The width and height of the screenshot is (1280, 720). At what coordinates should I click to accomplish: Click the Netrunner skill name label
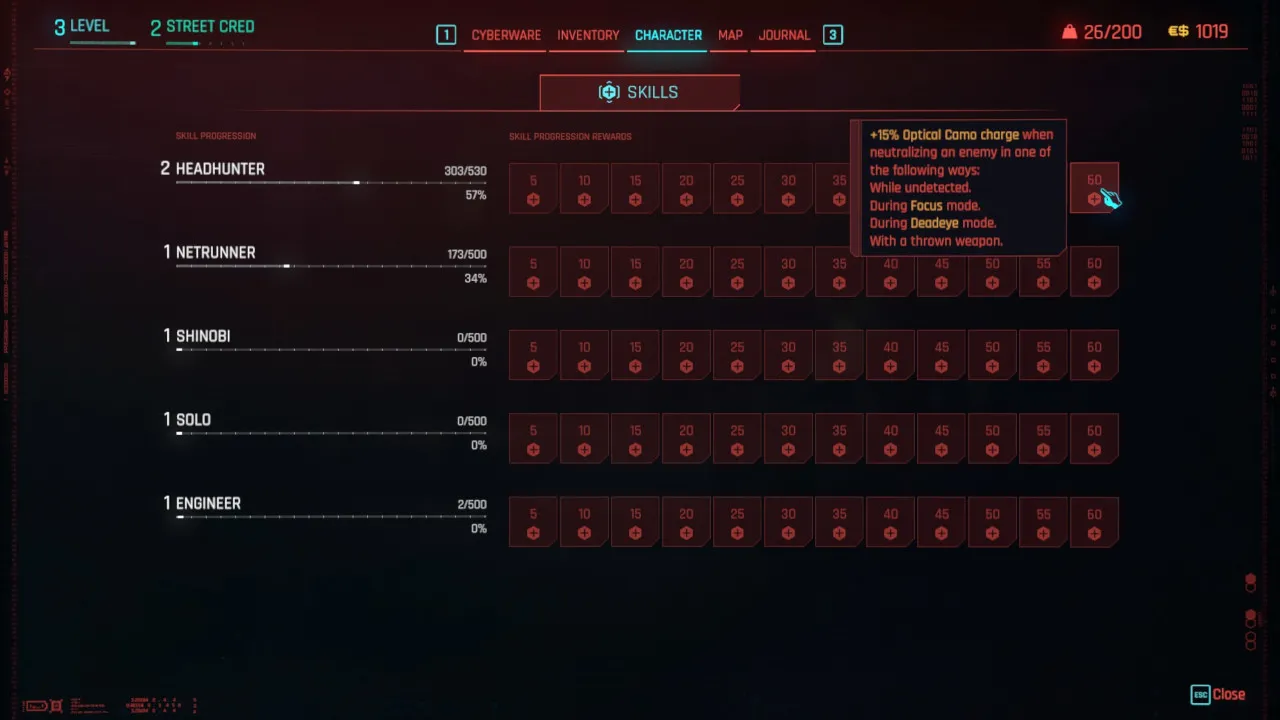[x=215, y=252]
